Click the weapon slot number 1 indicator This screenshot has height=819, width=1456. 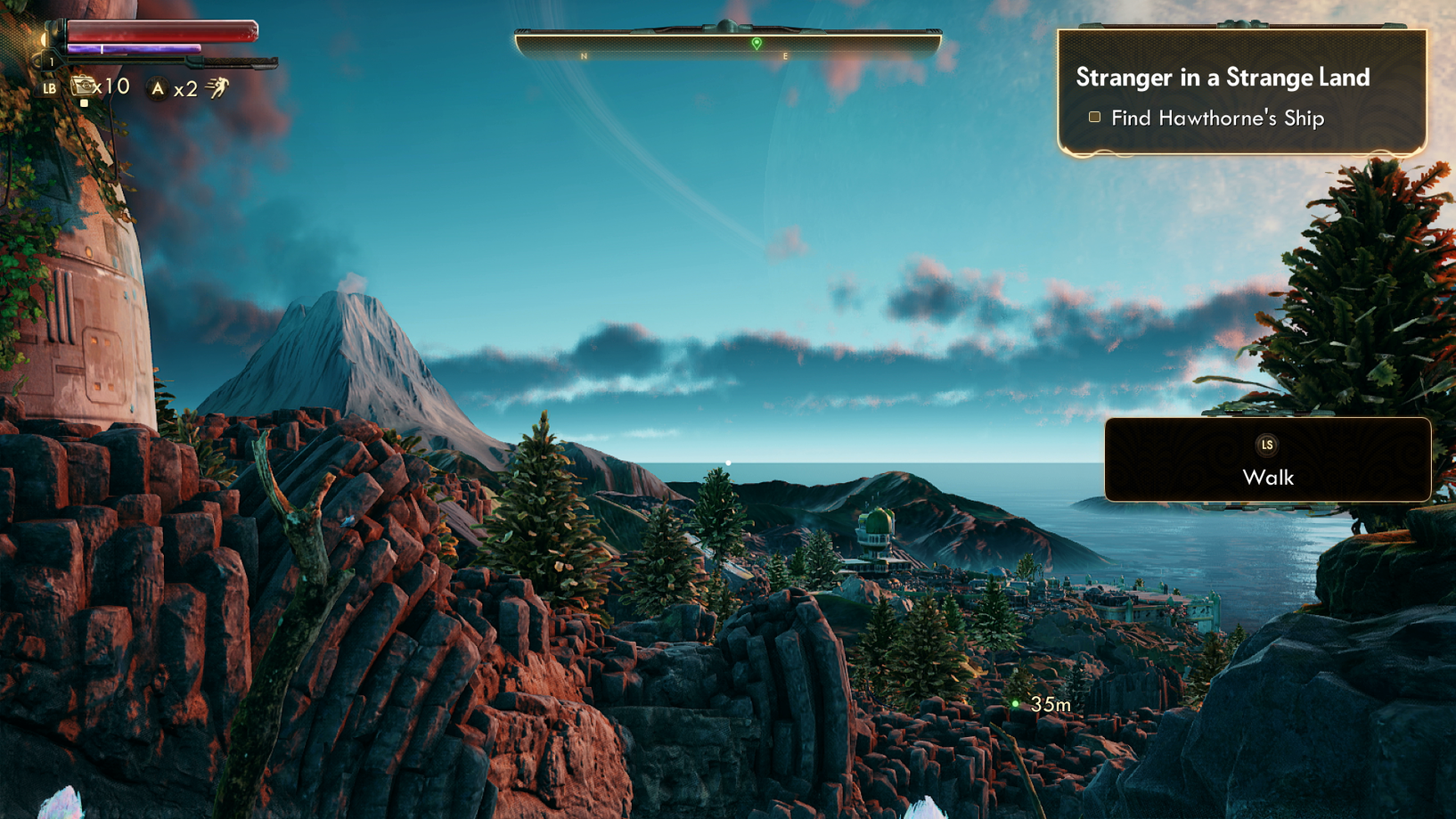tap(52, 61)
